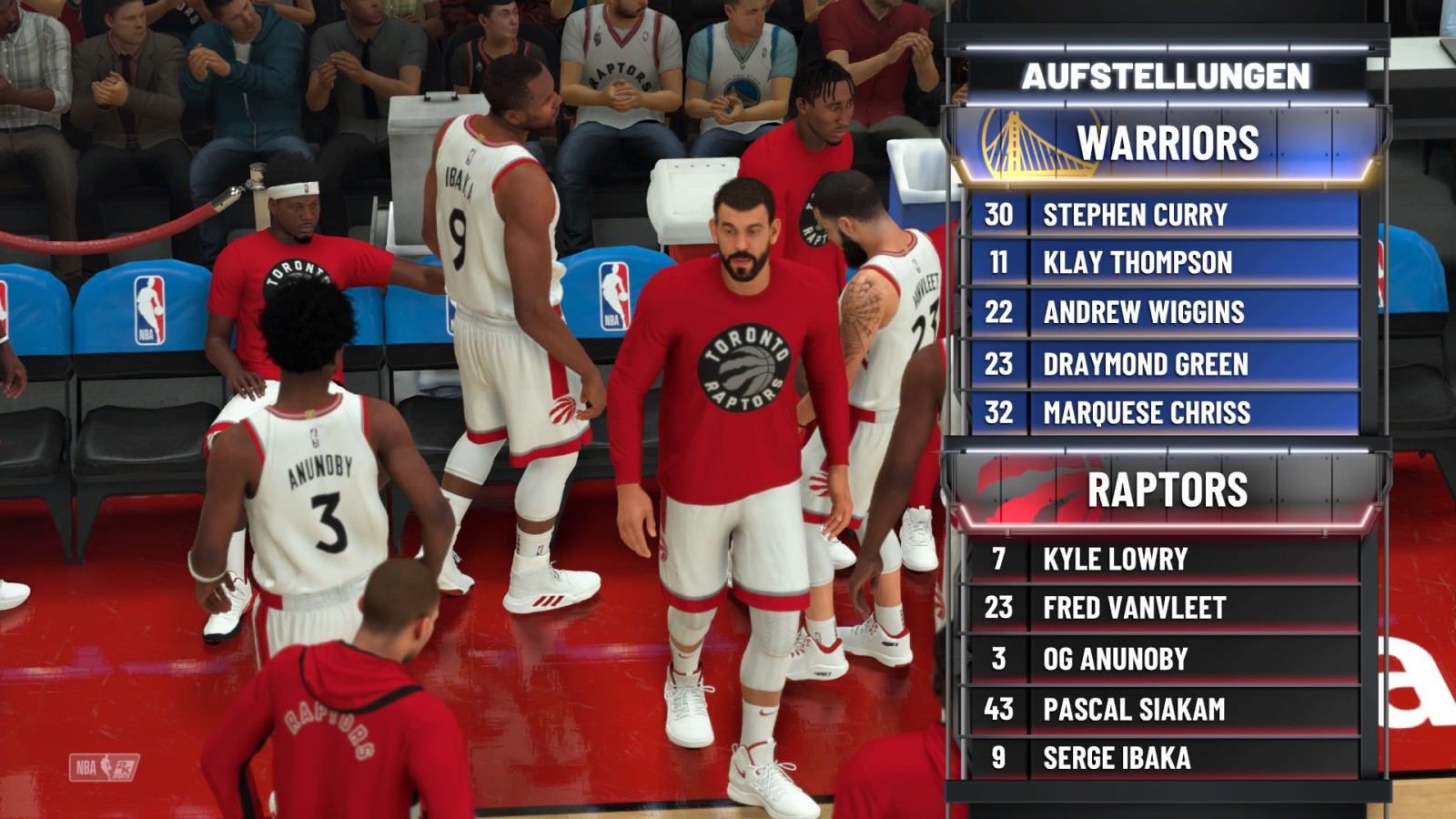The width and height of the screenshot is (1456, 819).
Task: Select Kyle Lowry in the Raptors lineup
Action: coord(1165,559)
